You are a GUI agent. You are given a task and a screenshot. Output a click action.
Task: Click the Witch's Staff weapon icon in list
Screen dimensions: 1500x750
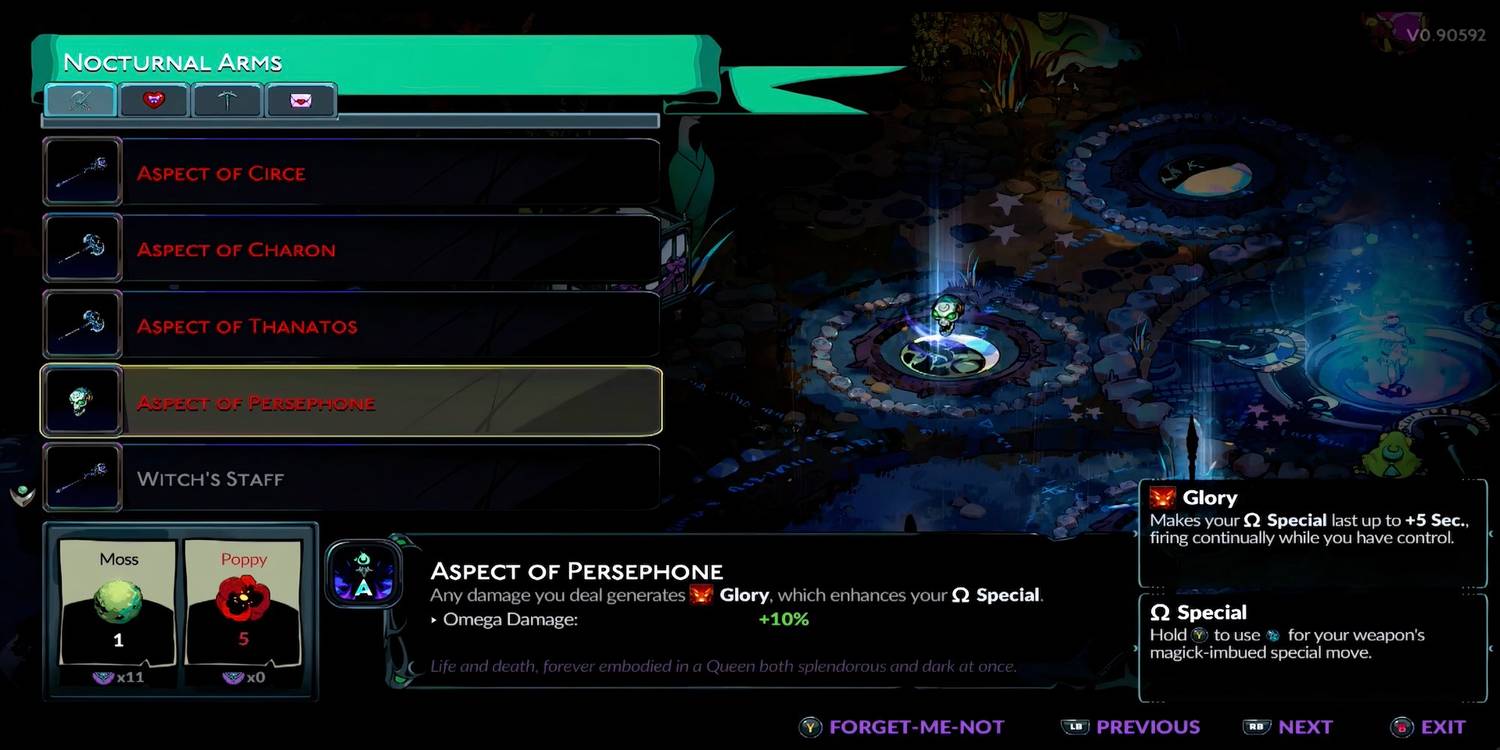(x=82, y=477)
